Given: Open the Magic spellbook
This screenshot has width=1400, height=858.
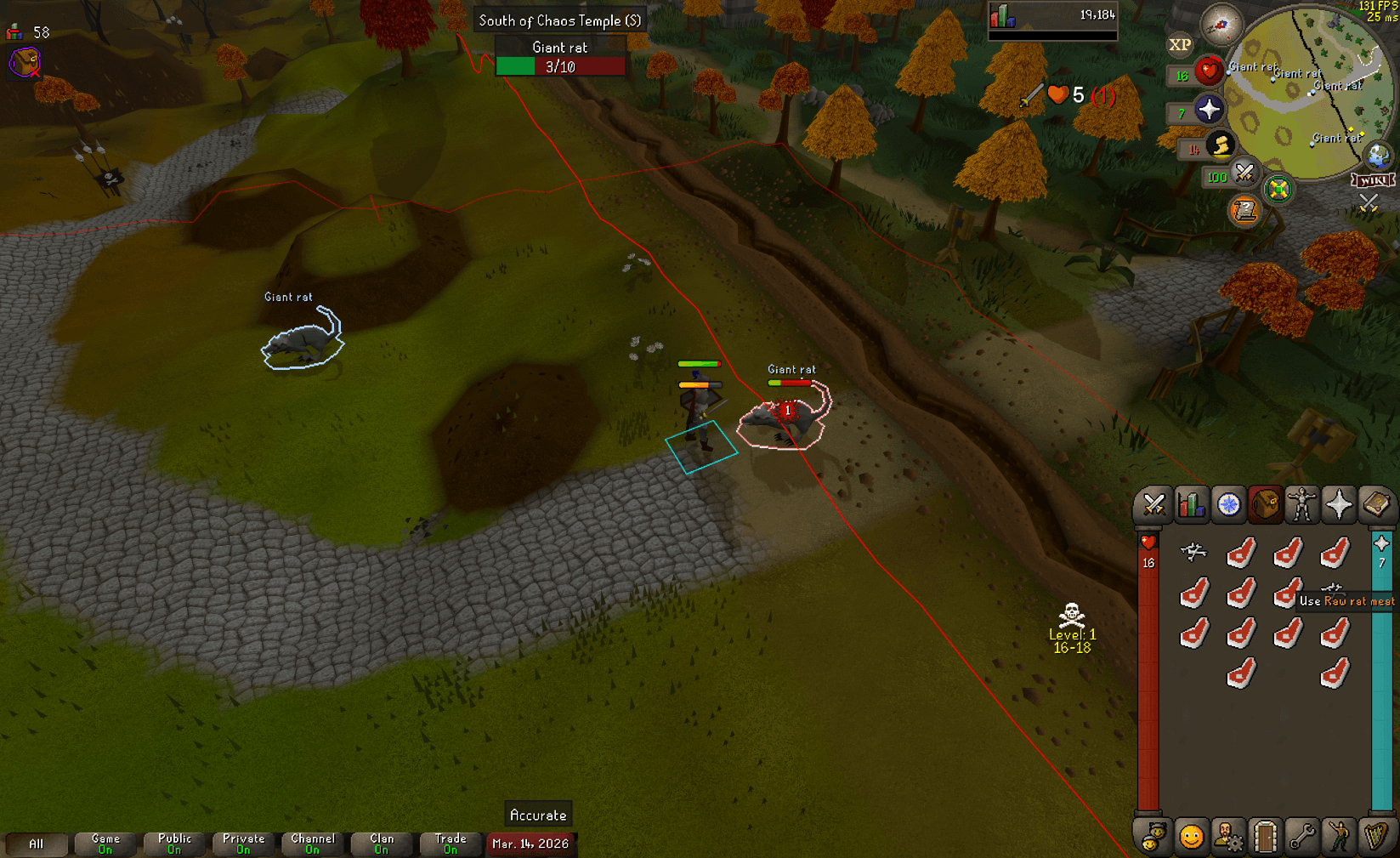Looking at the screenshot, I should pyautogui.click(x=1376, y=503).
